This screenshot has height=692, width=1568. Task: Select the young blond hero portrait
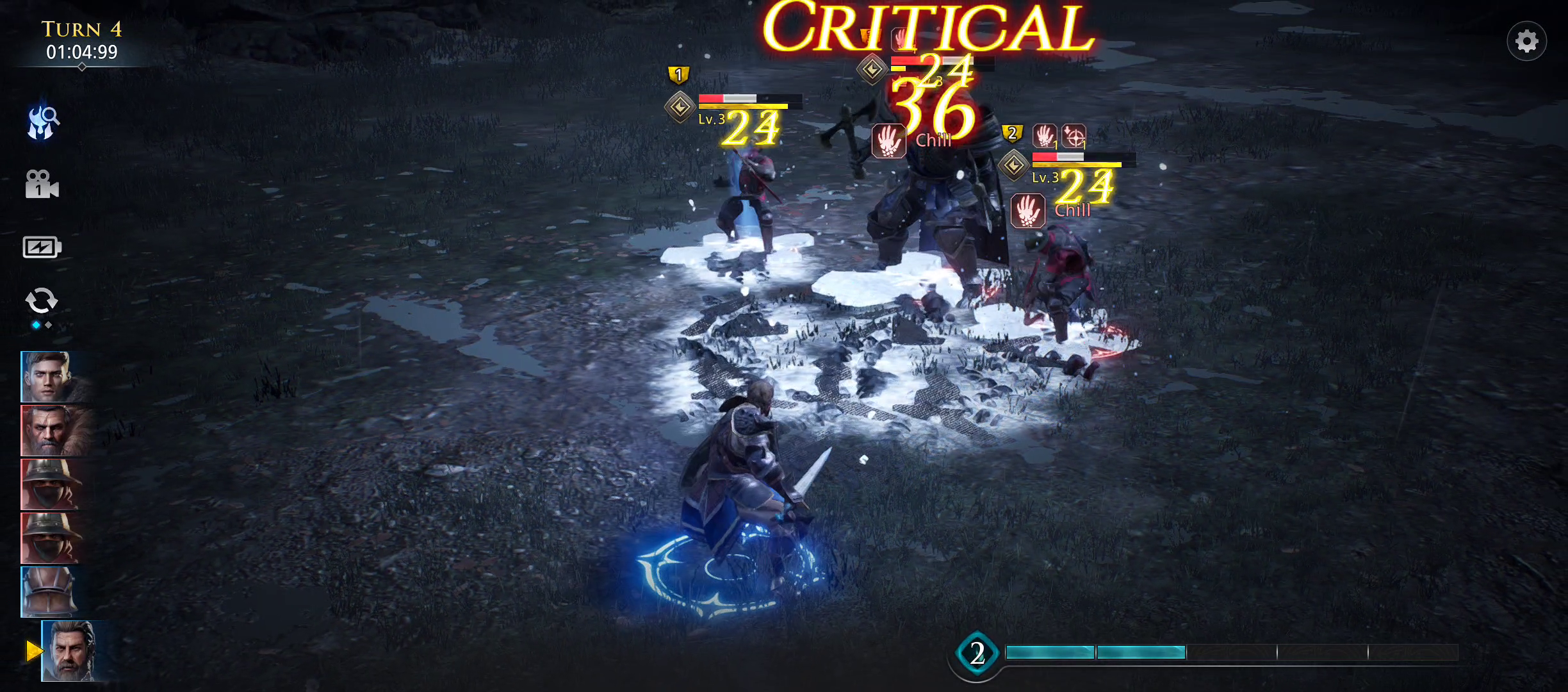[x=49, y=377]
